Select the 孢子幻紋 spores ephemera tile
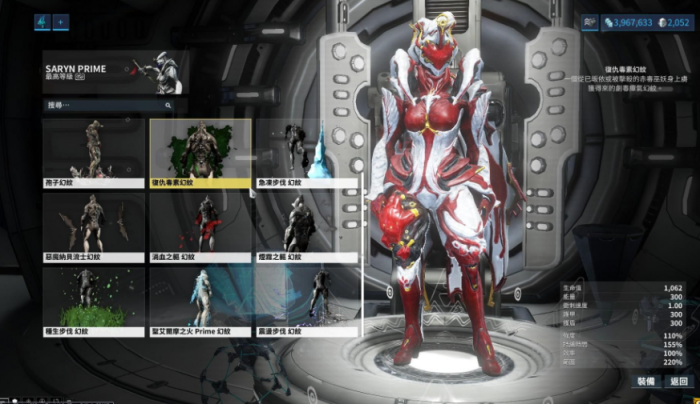700x404 pixels. 93,153
